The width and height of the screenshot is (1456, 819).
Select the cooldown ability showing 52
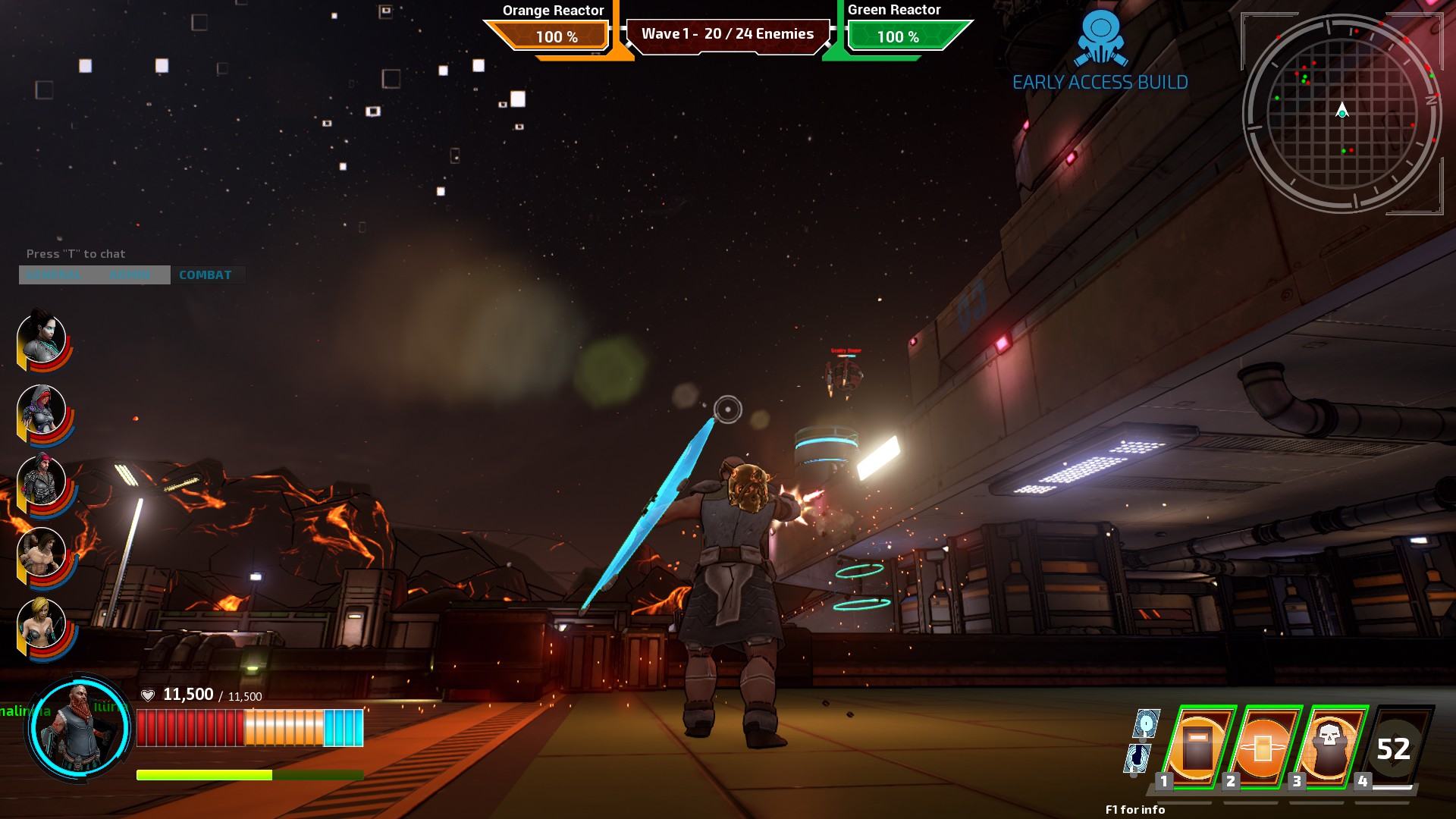(x=1394, y=748)
